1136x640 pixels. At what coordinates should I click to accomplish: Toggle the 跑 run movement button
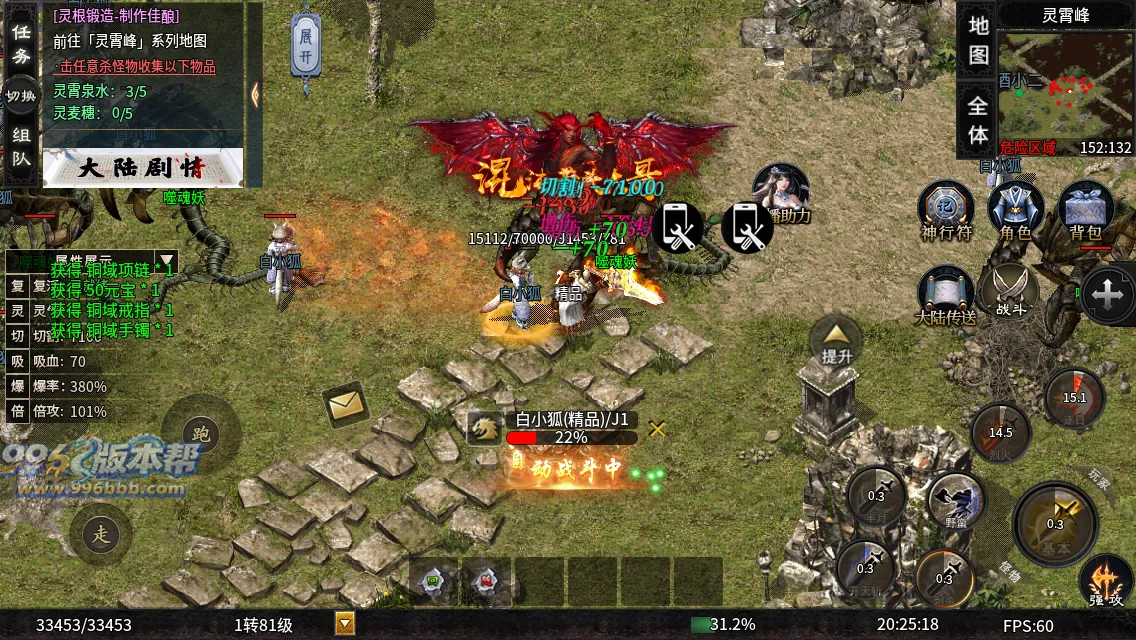[201, 434]
